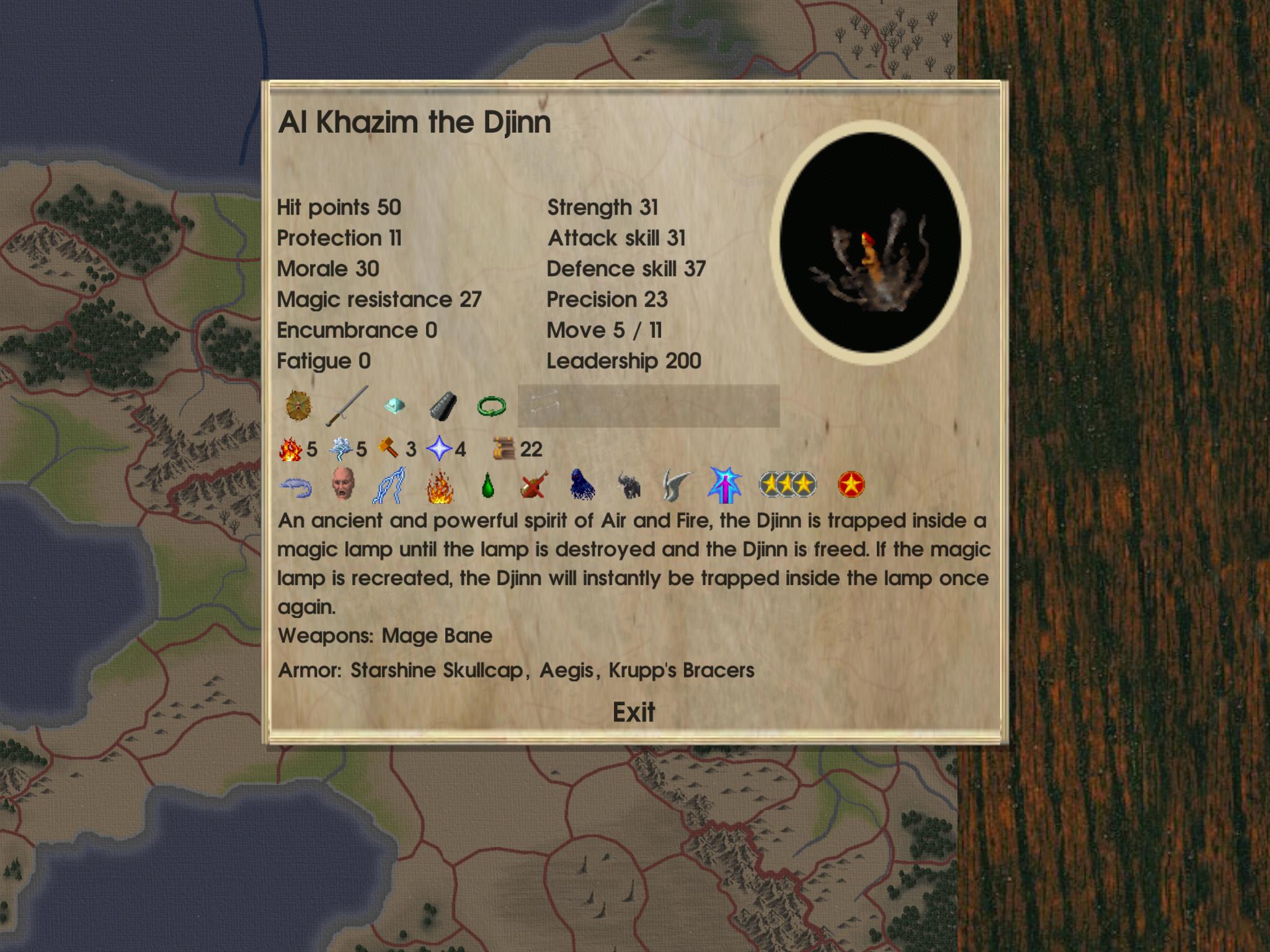
Task: Inspect the large bonfire ability icon
Action: (x=440, y=486)
